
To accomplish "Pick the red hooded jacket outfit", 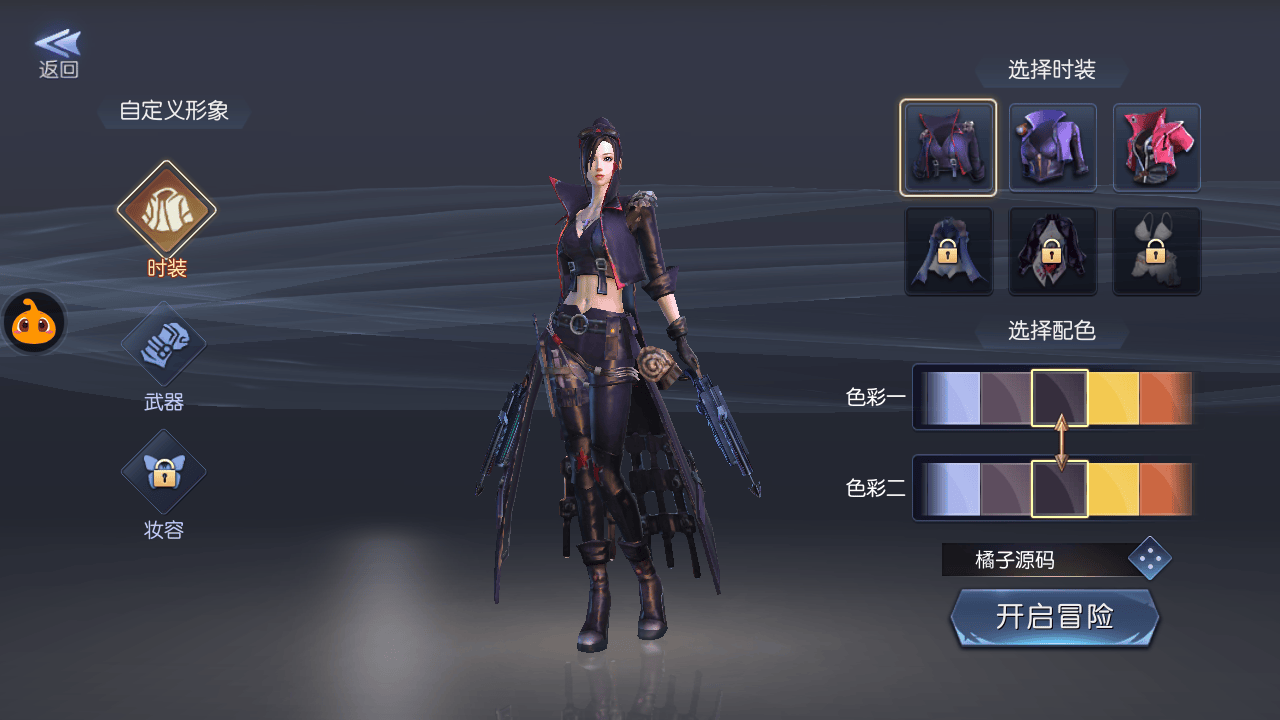I will pos(1157,148).
